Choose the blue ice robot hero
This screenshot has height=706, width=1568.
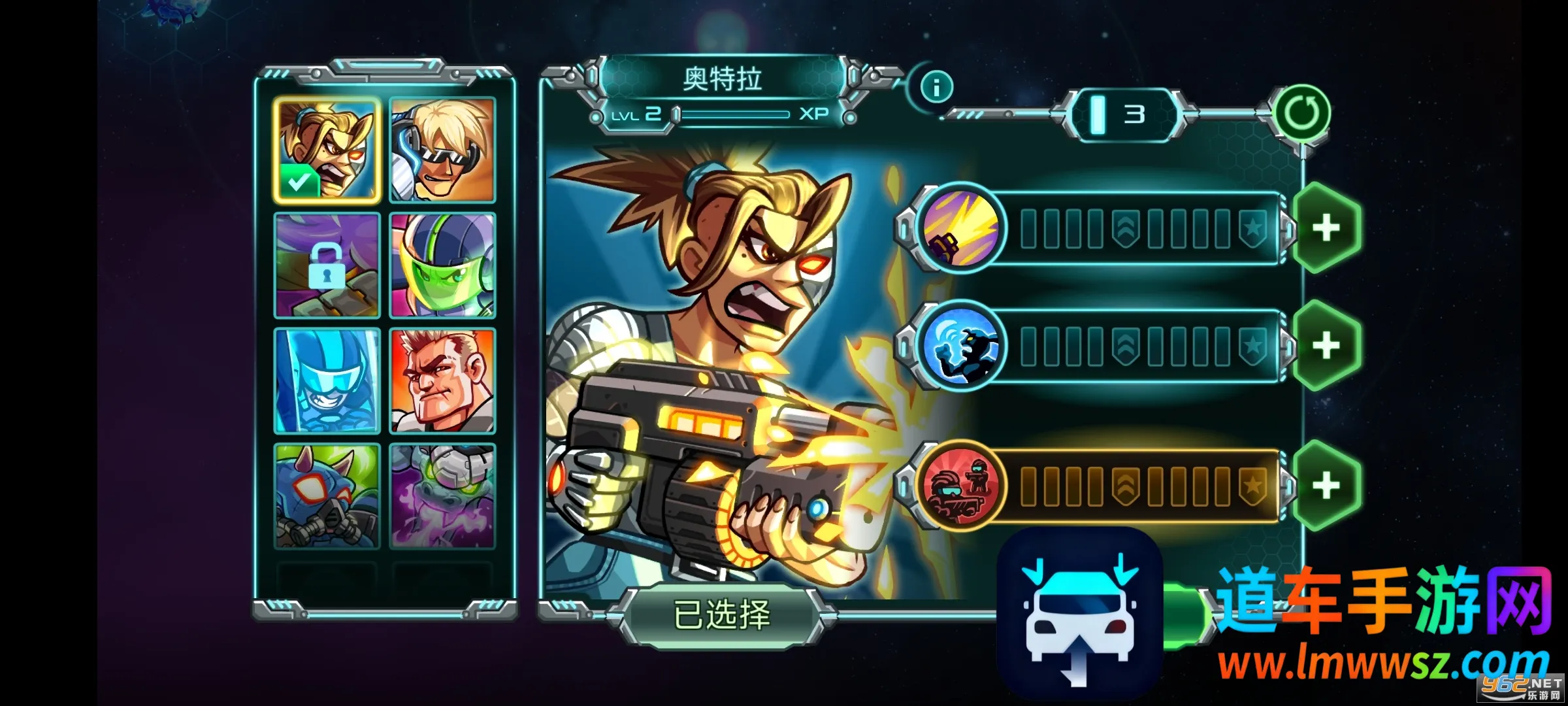(327, 381)
